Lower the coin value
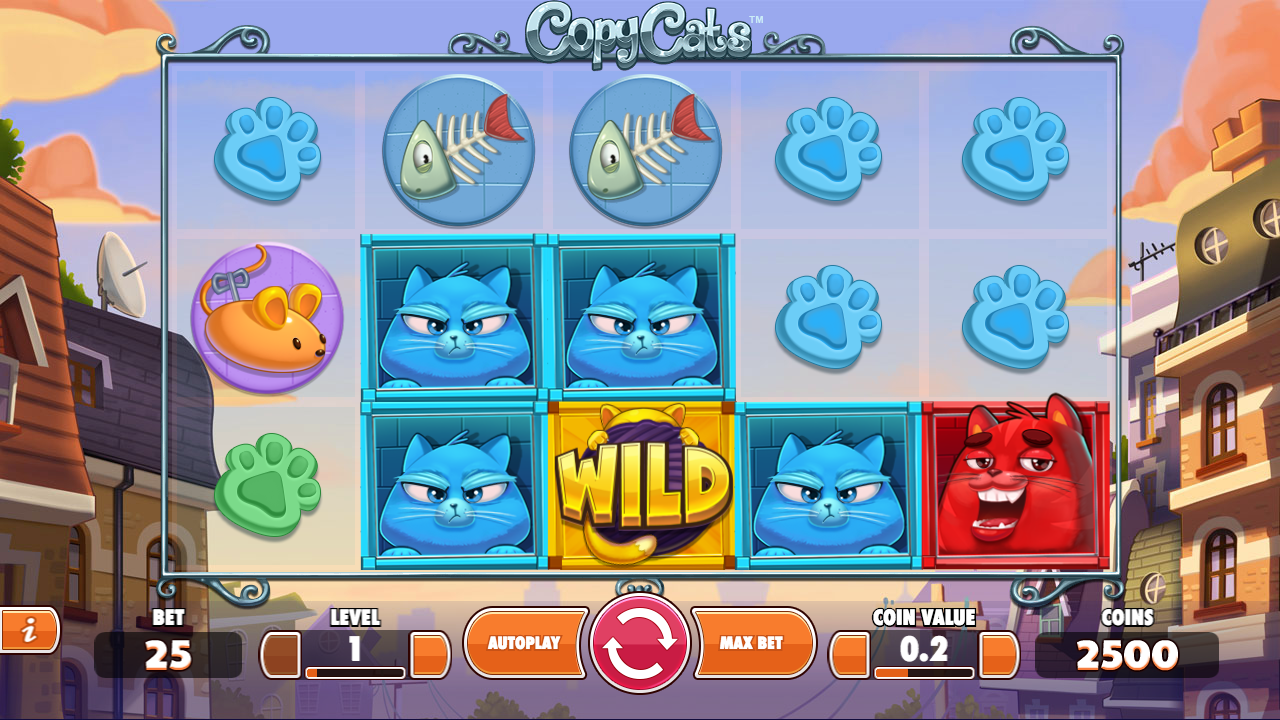The width and height of the screenshot is (1280, 720). click(x=850, y=655)
